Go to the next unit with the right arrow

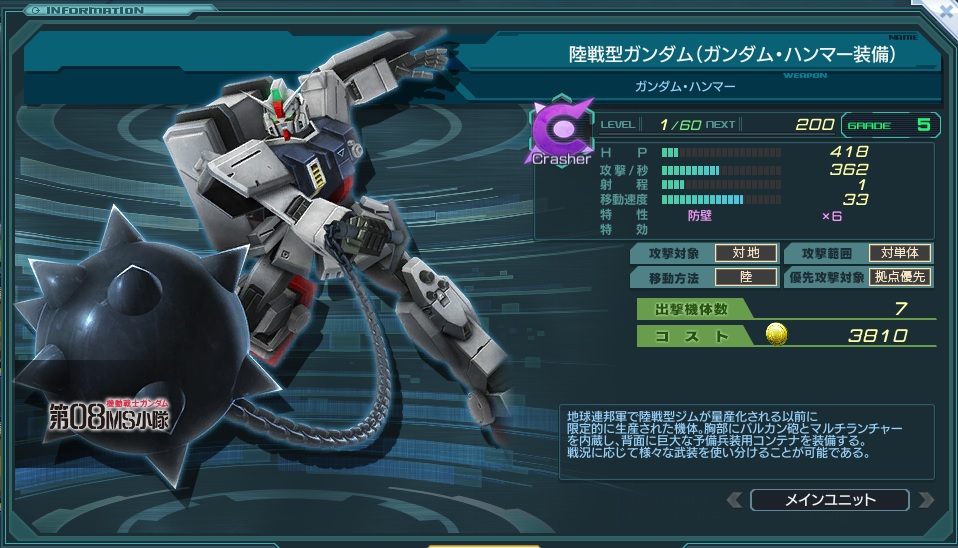(925, 500)
